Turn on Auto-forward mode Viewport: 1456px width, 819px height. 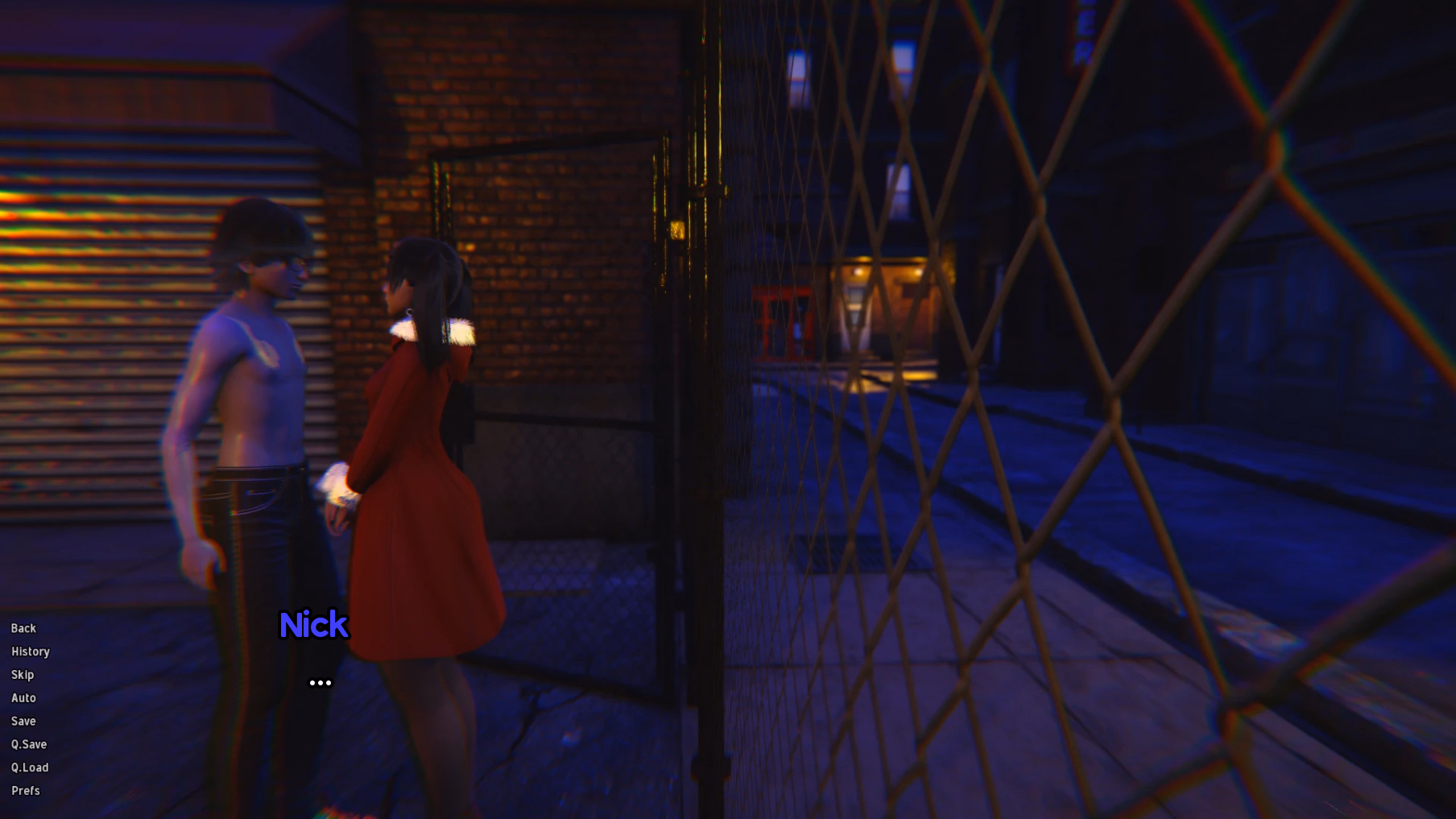(23, 697)
